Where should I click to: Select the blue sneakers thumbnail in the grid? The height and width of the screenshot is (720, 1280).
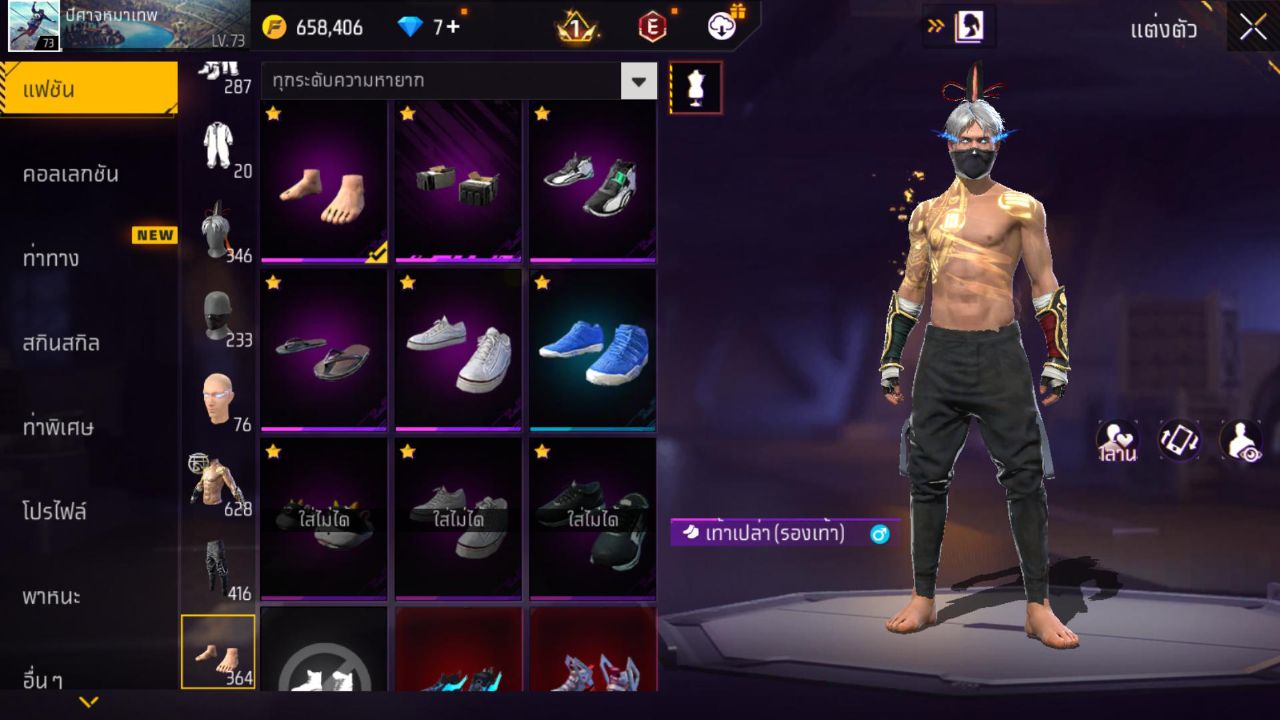pyautogui.click(x=591, y=350)
